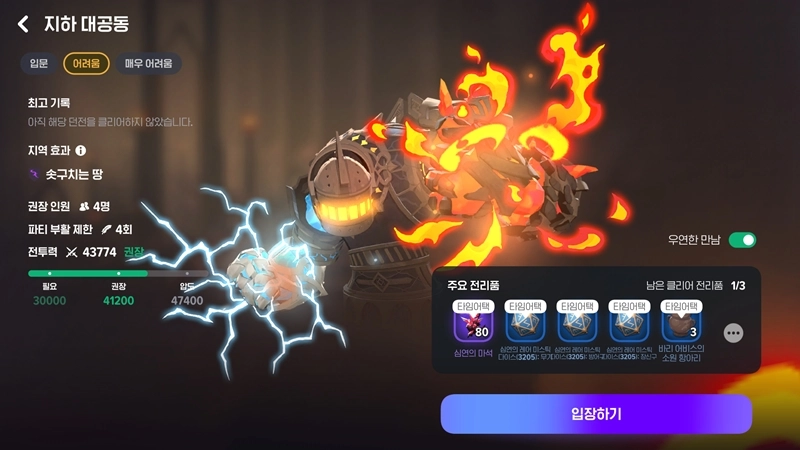
Task: Toggle the 우연한 만남 switch
Action: pos(742,240)
